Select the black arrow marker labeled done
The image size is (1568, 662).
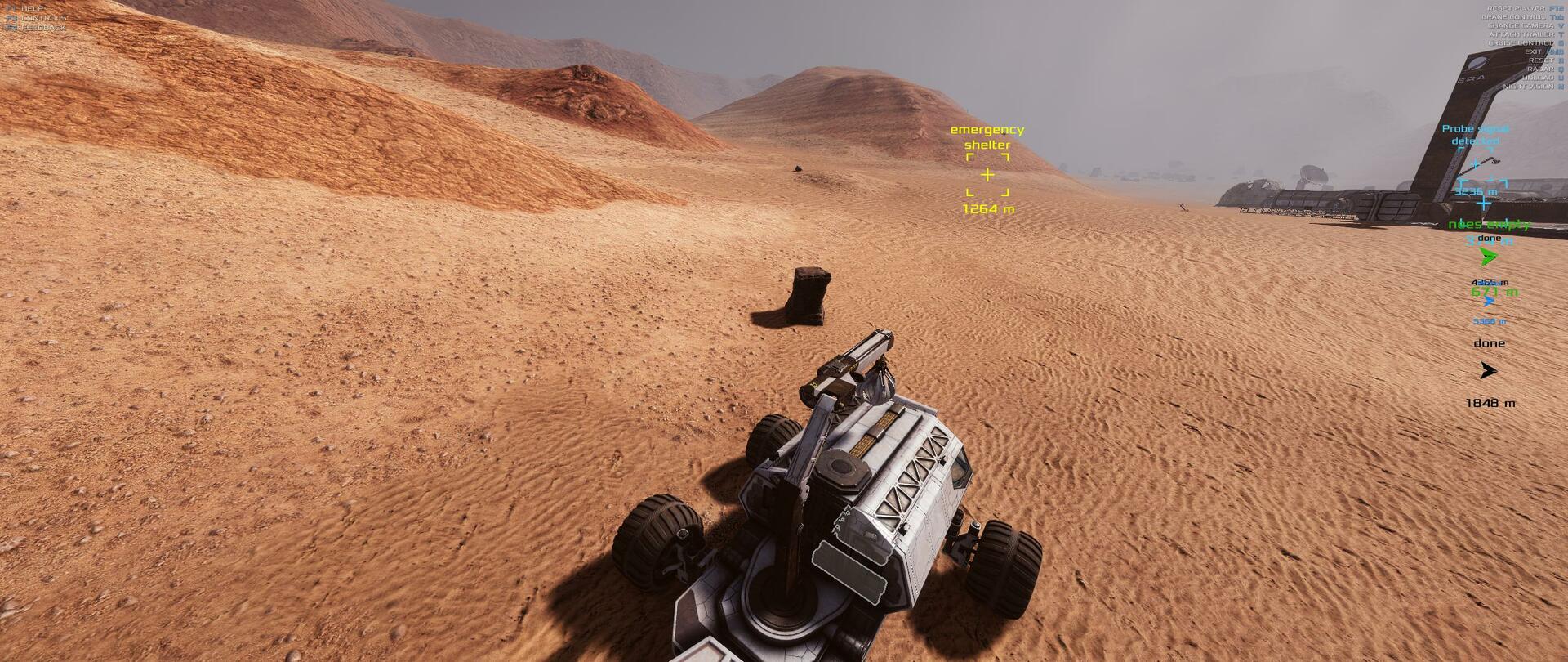(1488, 371)
